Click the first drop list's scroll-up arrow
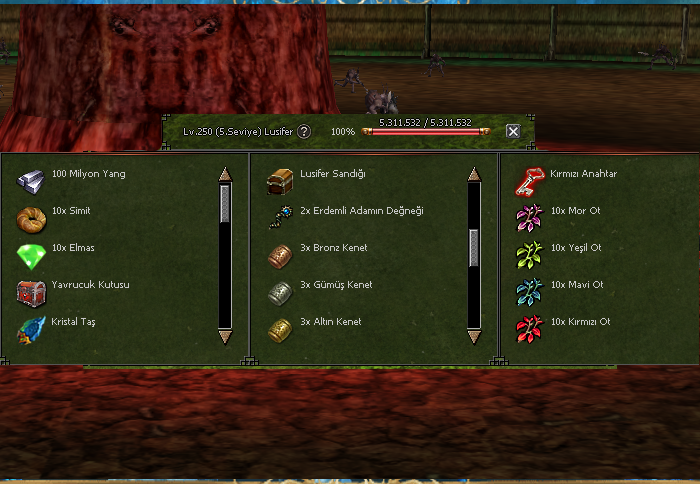The image size is (700, 484). [225, 174]
